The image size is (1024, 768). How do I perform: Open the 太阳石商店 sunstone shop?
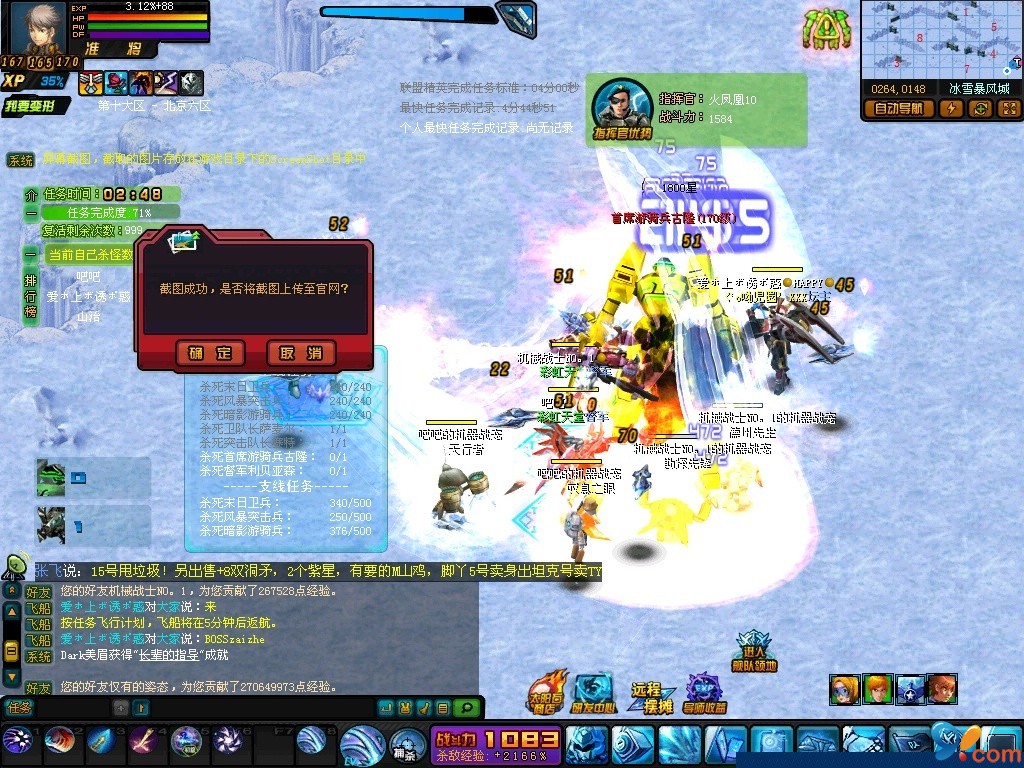click(547, 692)
